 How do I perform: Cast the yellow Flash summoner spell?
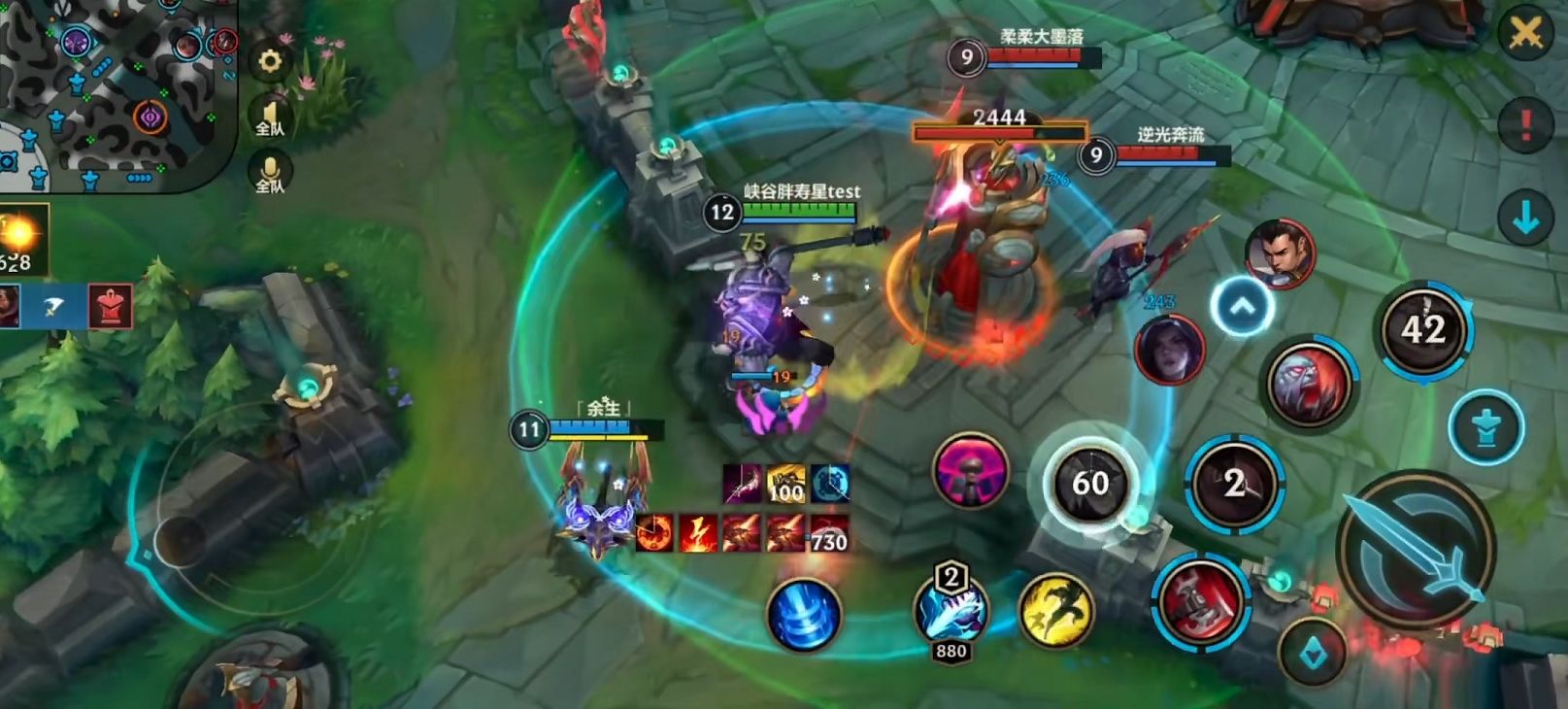point(1055,610)
